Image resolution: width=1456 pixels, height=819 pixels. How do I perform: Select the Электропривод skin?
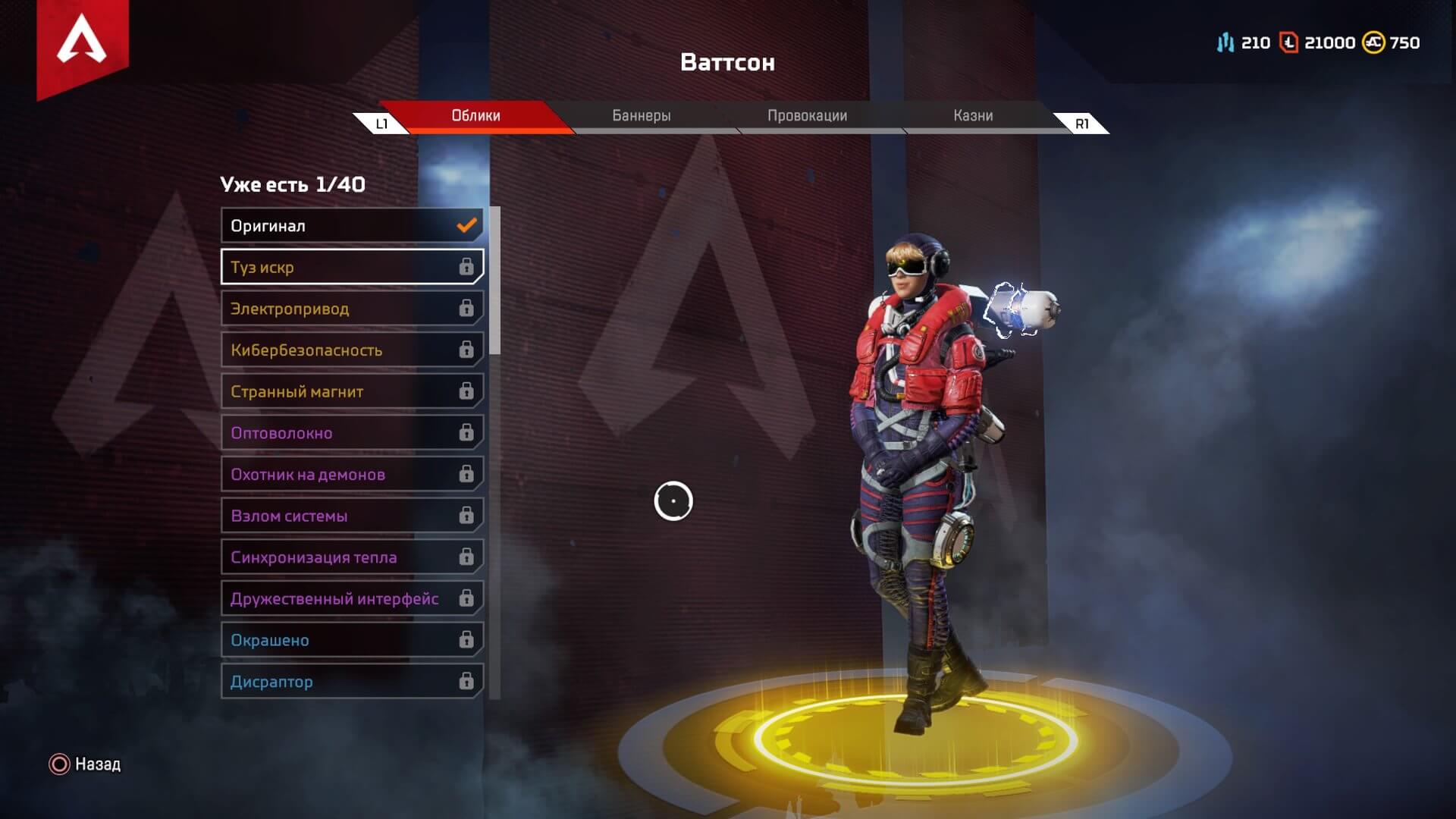[341, 308]
